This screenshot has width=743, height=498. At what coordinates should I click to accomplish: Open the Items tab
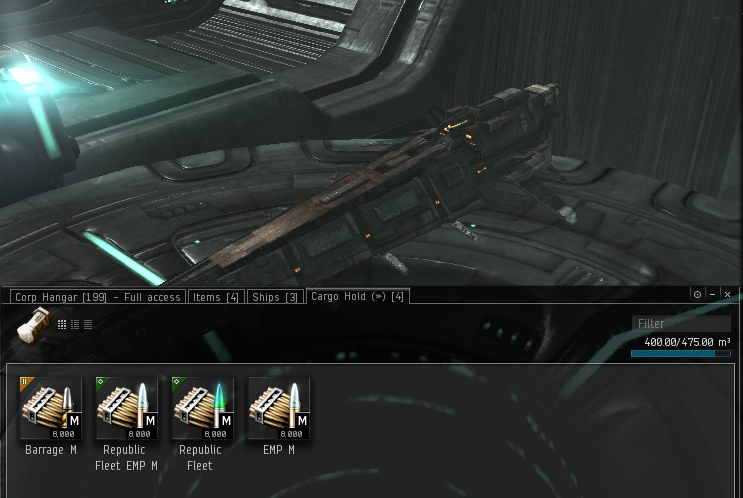pos(216,297)
